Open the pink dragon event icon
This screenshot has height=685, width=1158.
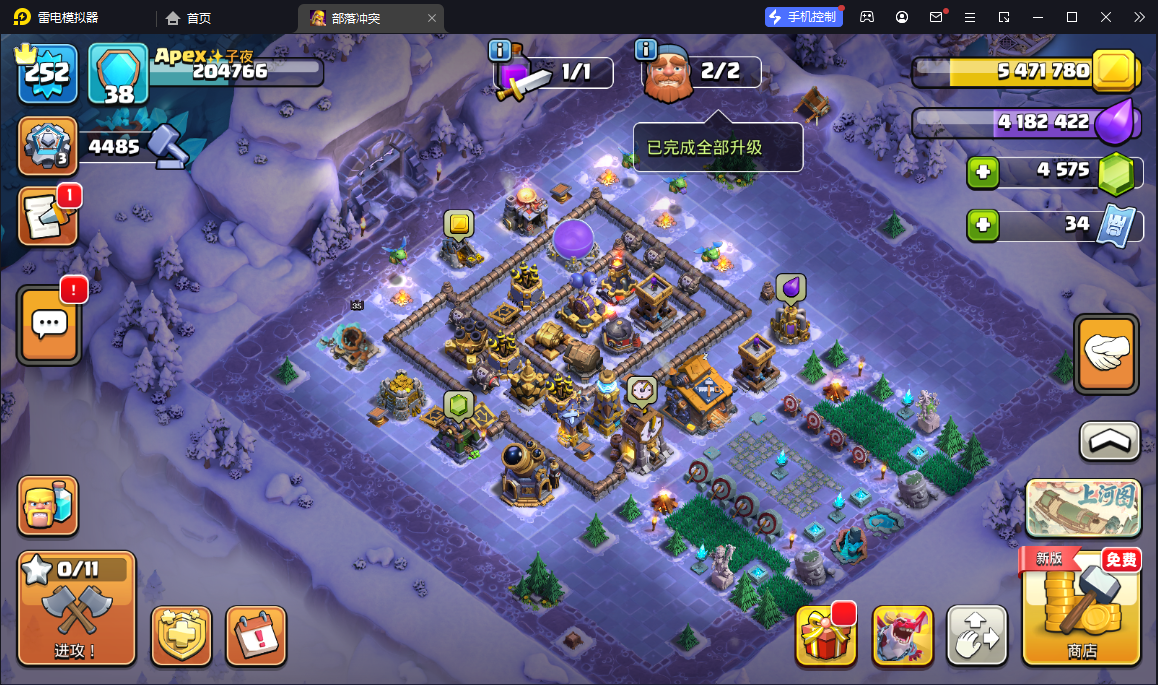coord(902,635)
